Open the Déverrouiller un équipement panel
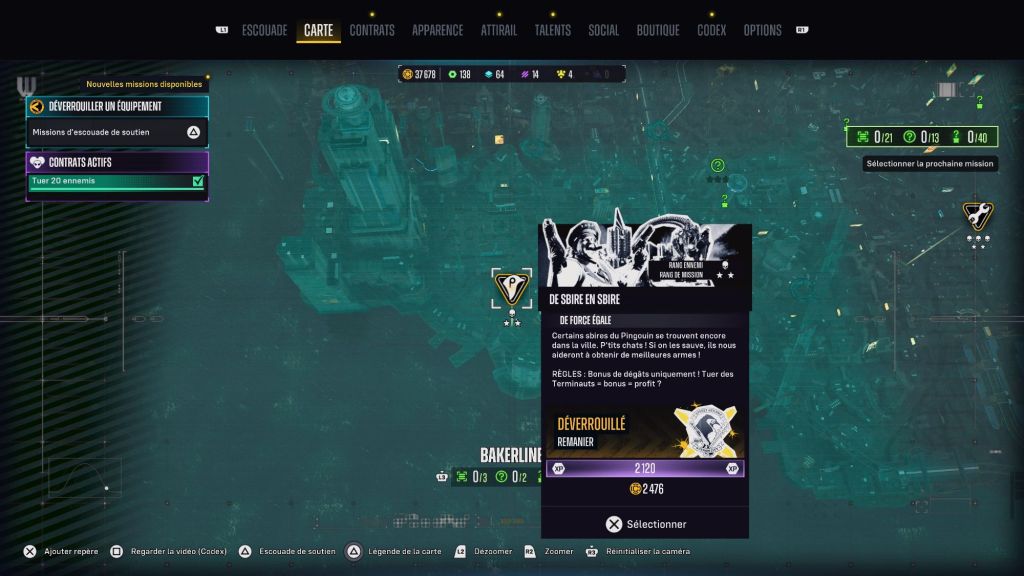The image size is (1024, 576). click(117, 106)
